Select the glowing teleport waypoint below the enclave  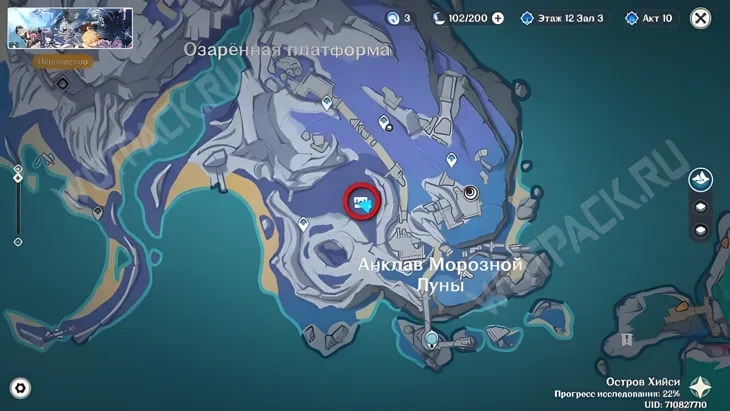click(x=431, y=340)
